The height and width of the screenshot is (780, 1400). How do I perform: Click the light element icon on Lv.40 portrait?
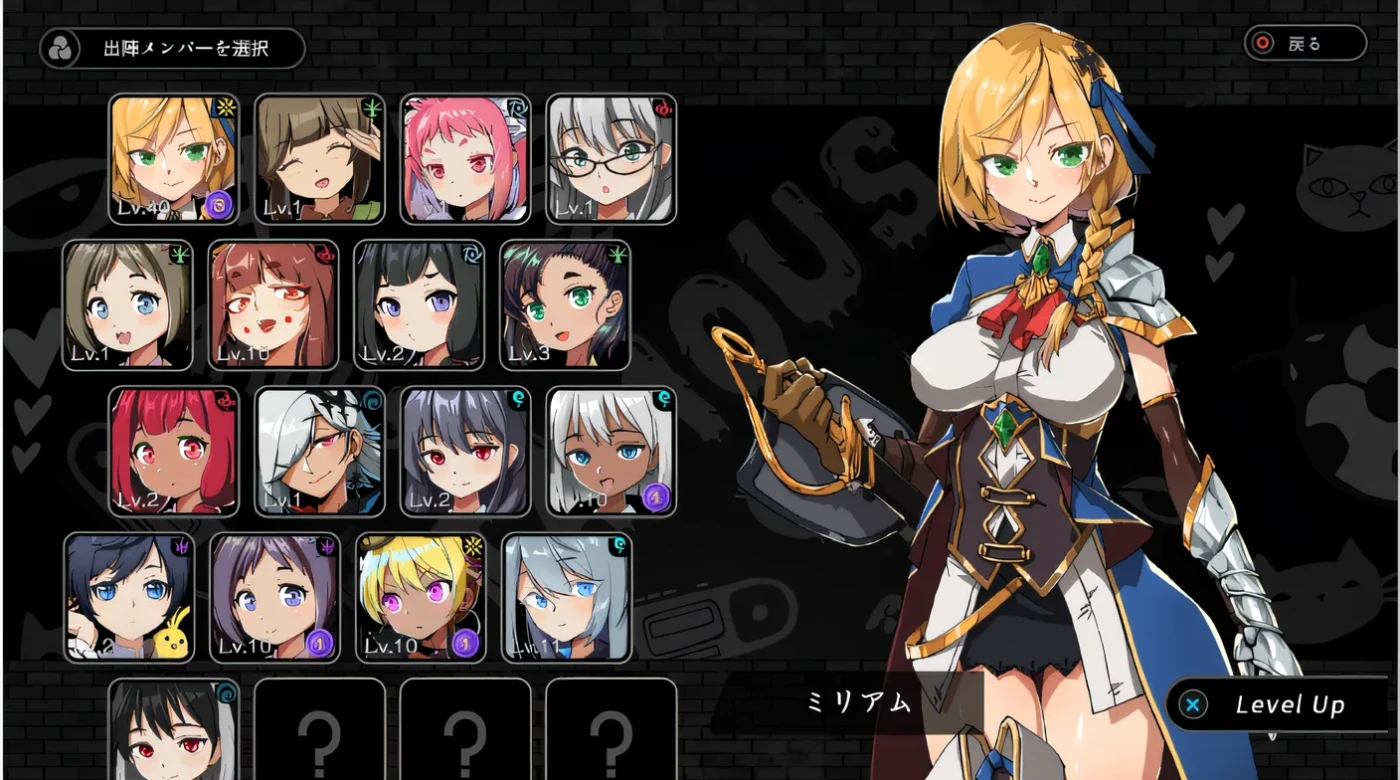[224, 107]
